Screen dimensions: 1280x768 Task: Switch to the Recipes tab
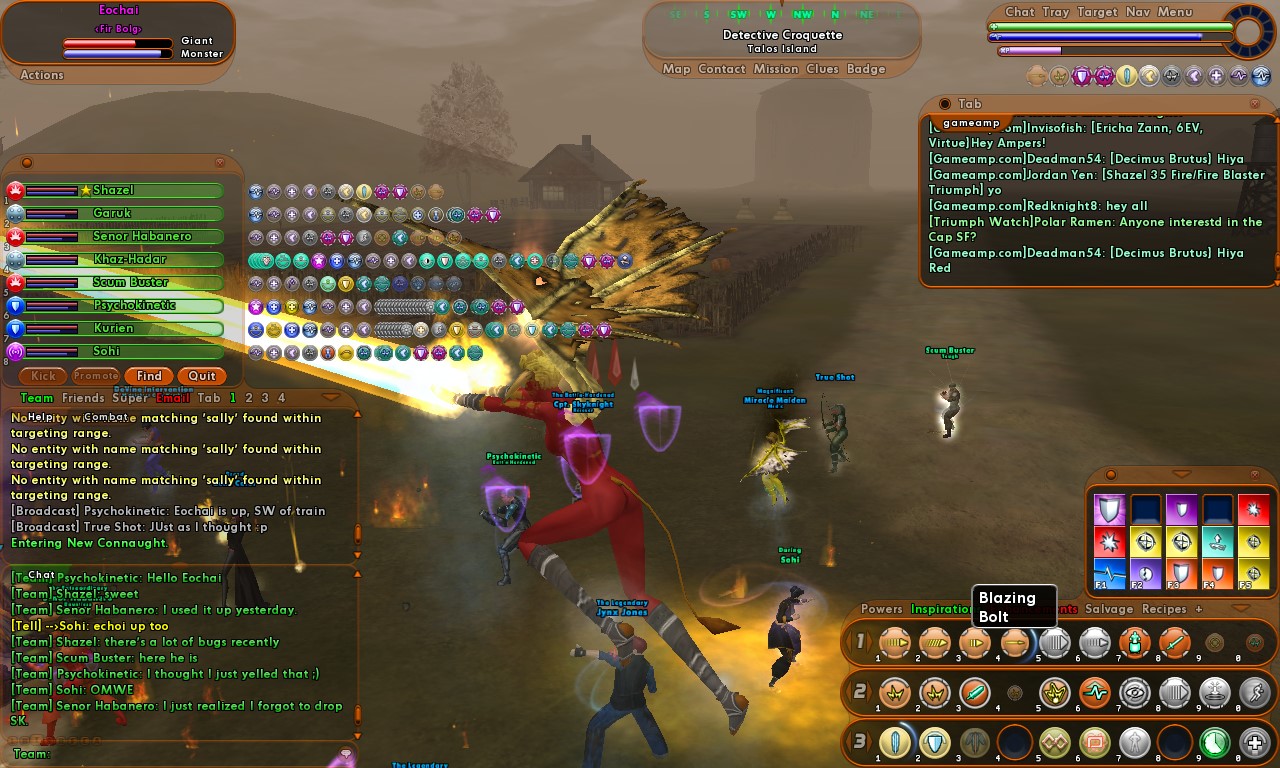coord(1164,609)
